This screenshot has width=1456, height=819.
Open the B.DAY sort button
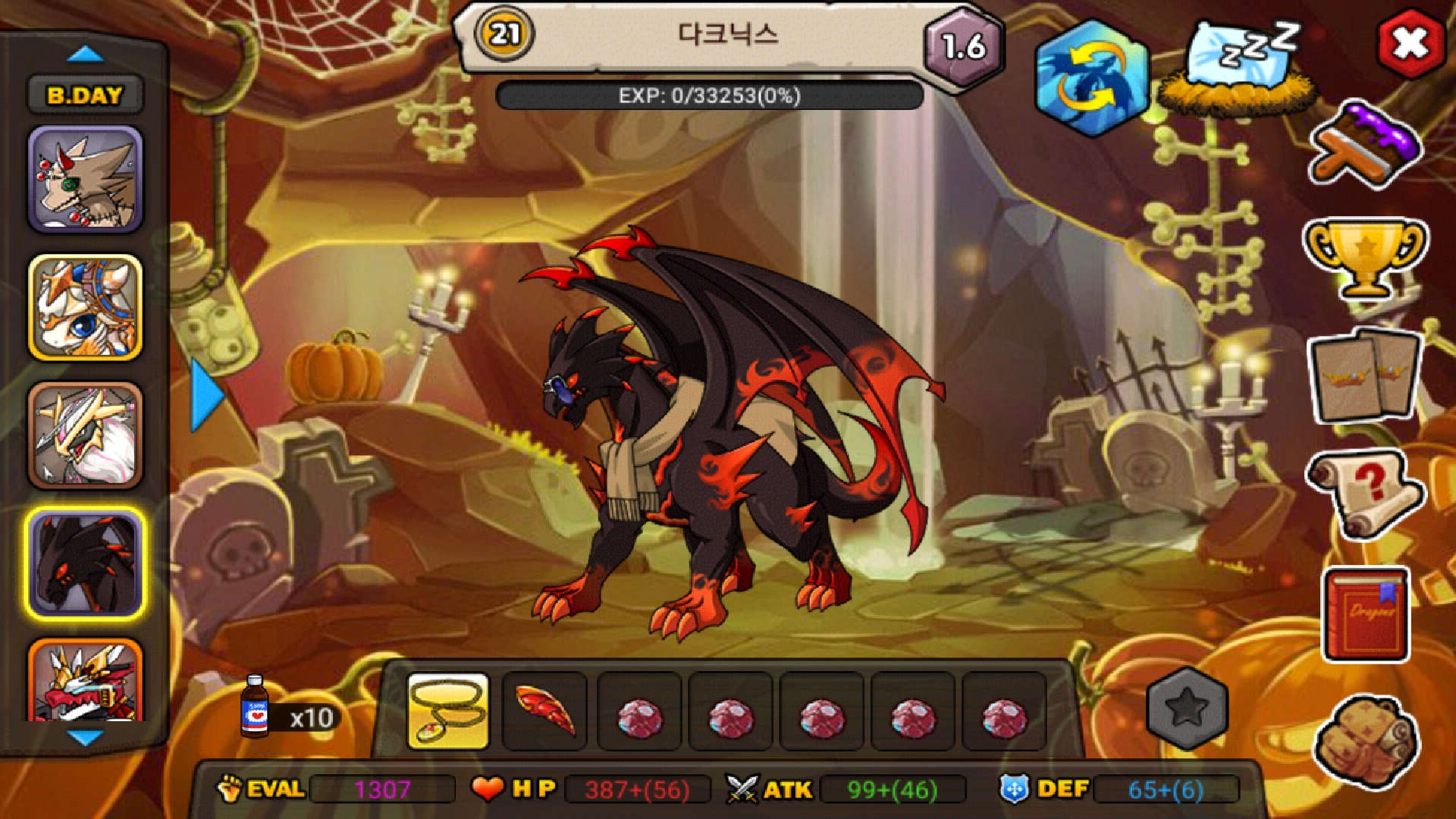[85, 96]
